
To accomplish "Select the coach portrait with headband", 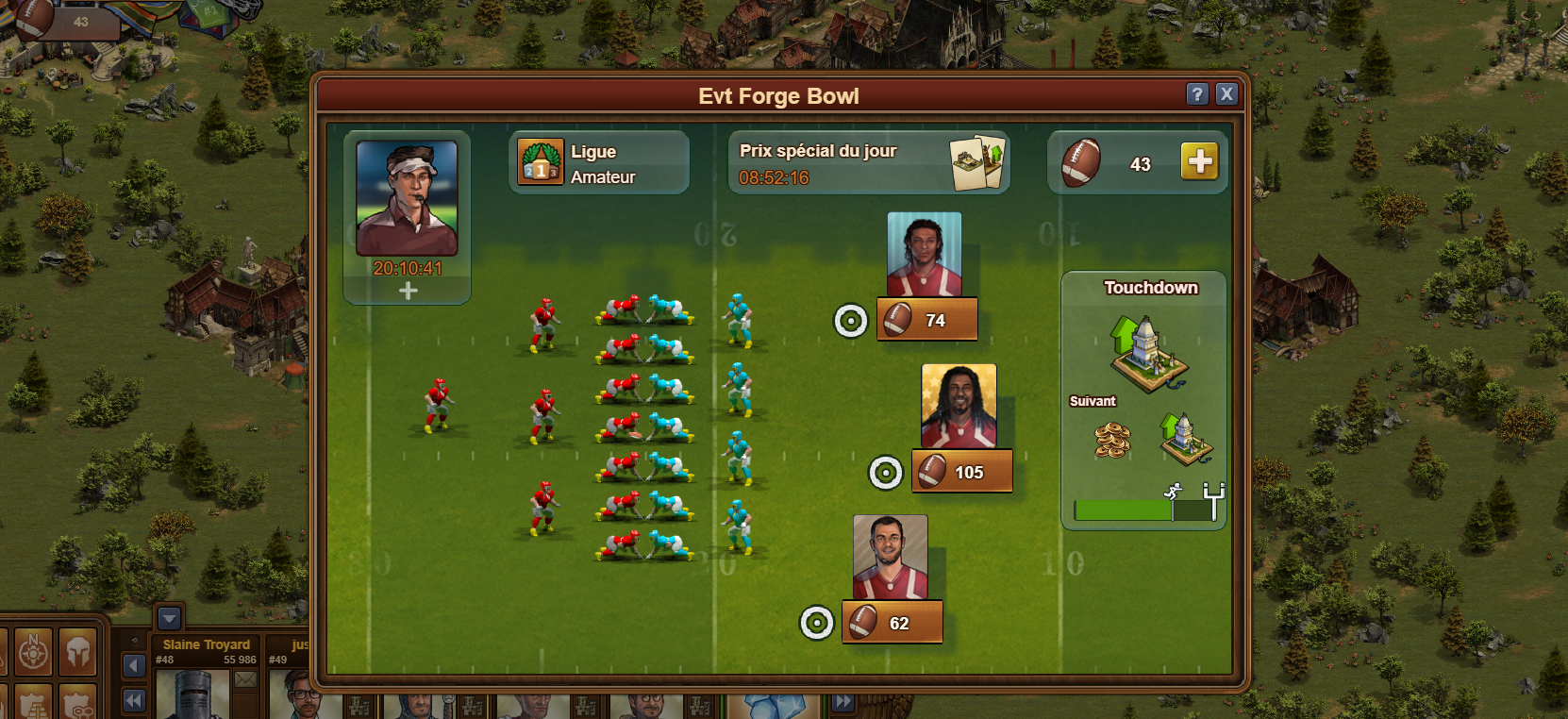I will (x=407, y=198).
